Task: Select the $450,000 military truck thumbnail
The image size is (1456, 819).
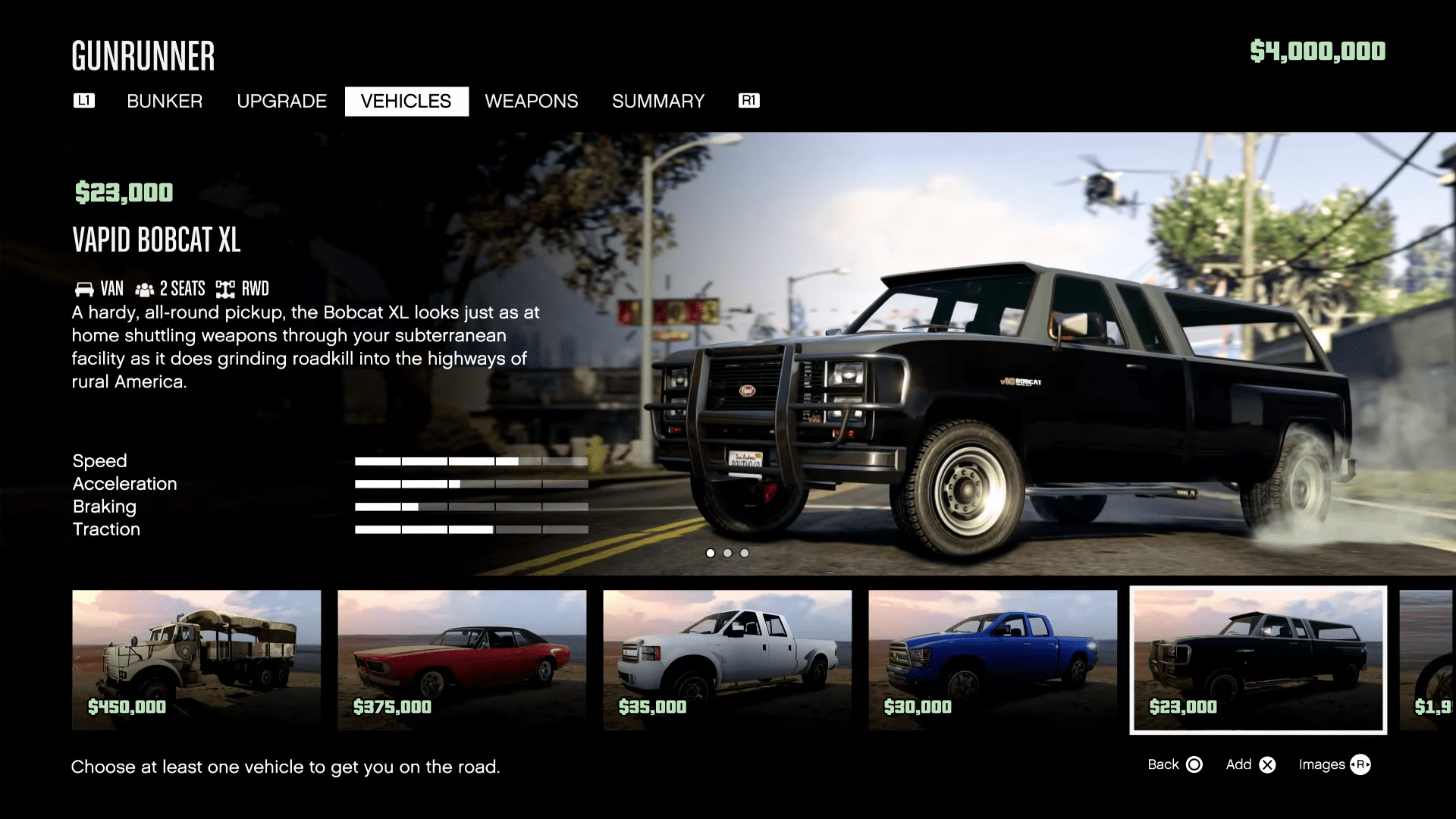Action: tap(196, 660)
